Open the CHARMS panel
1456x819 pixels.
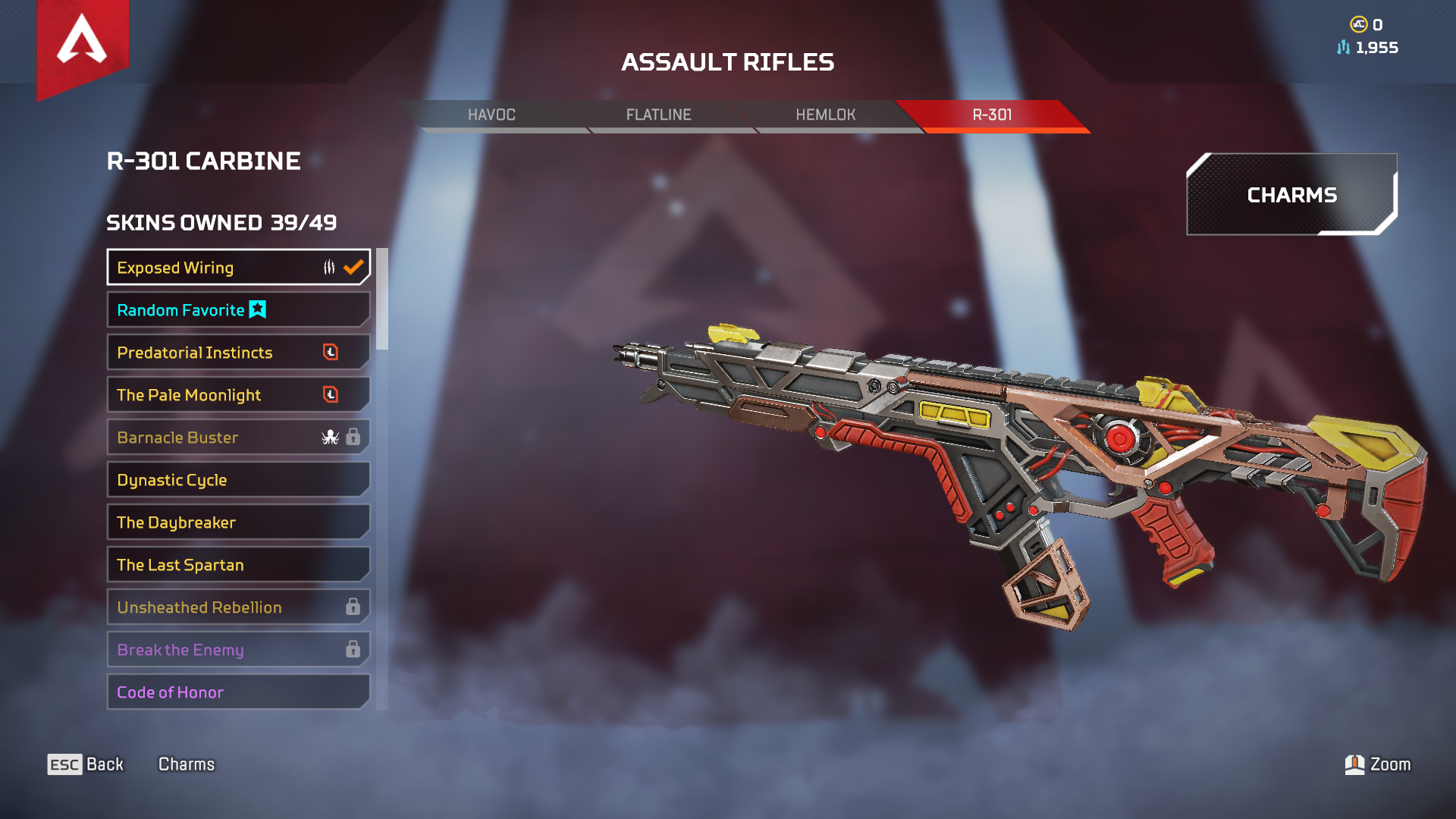point(1291,196)
